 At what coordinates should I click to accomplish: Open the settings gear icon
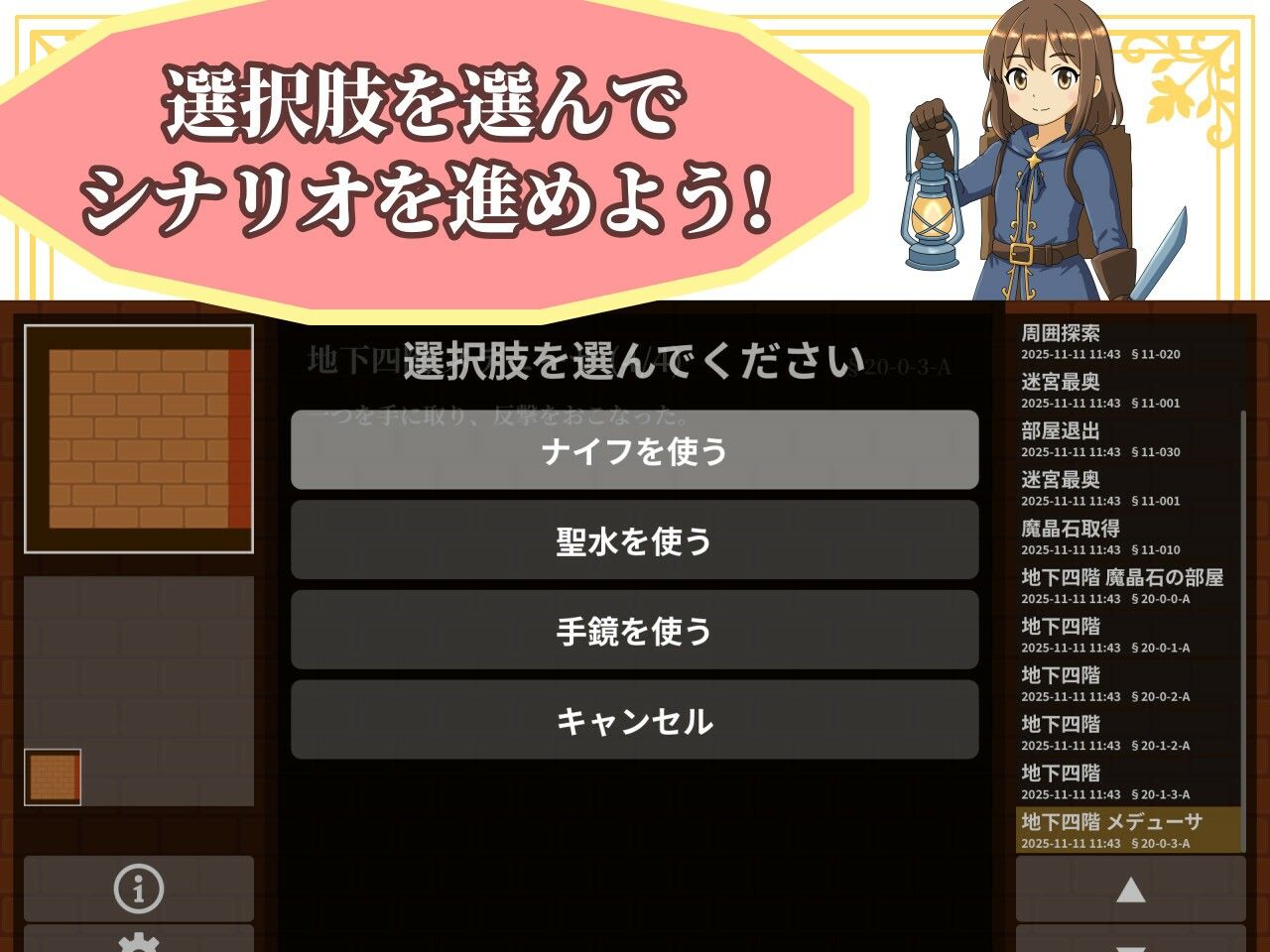(137, 944)
